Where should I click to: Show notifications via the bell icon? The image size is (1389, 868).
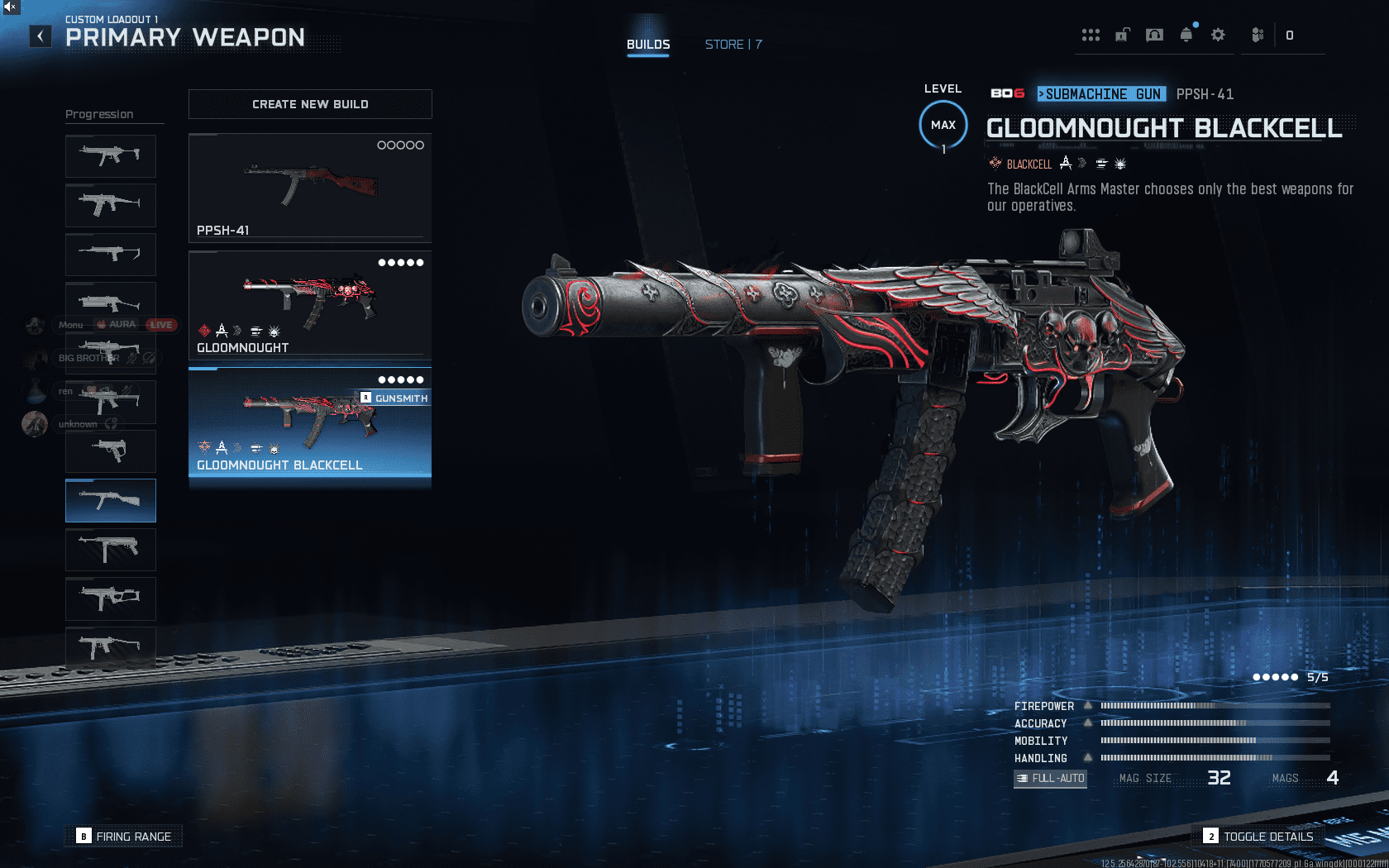[1186, 35]
